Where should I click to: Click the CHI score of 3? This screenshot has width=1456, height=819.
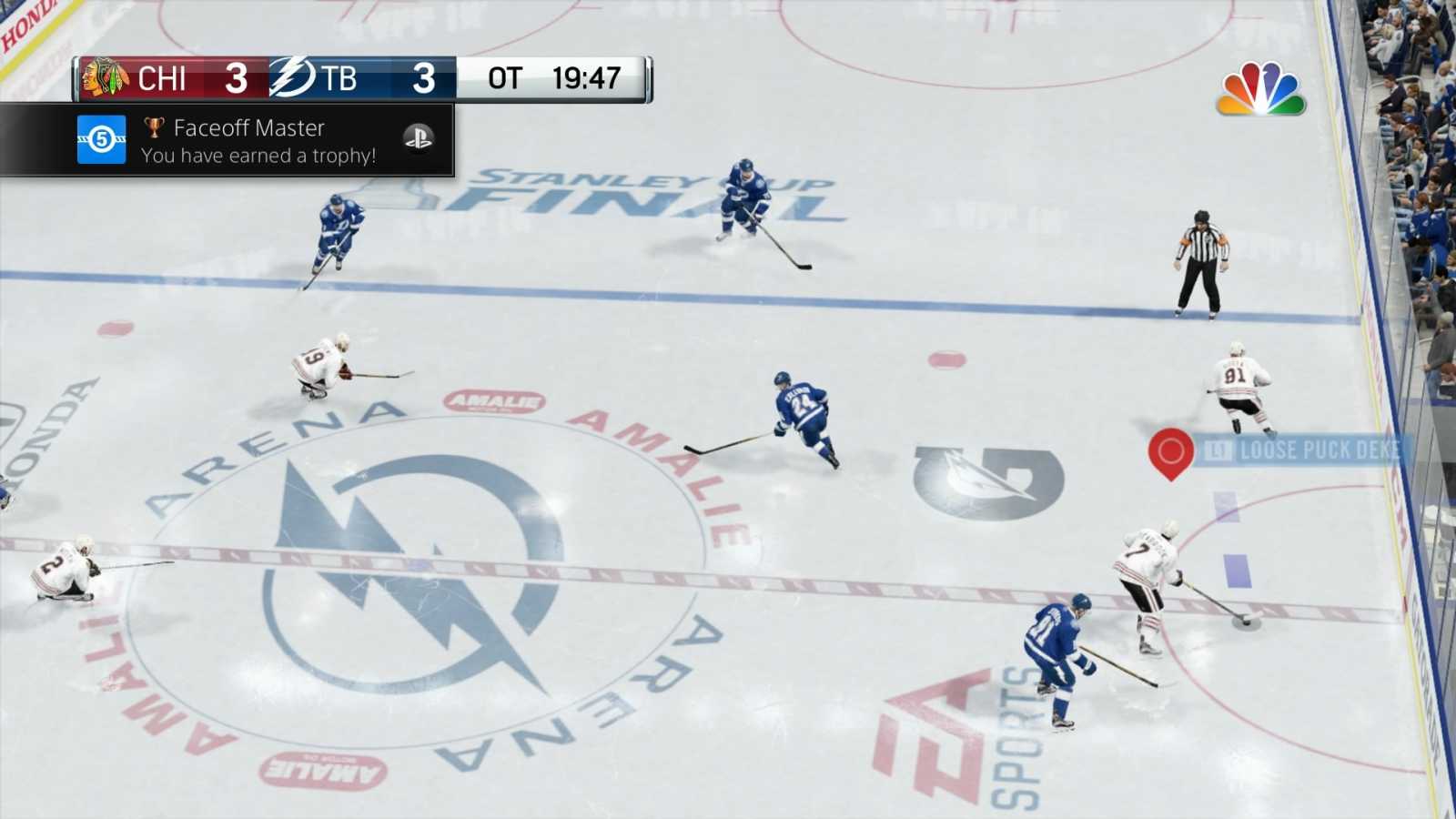click(236, 79)
